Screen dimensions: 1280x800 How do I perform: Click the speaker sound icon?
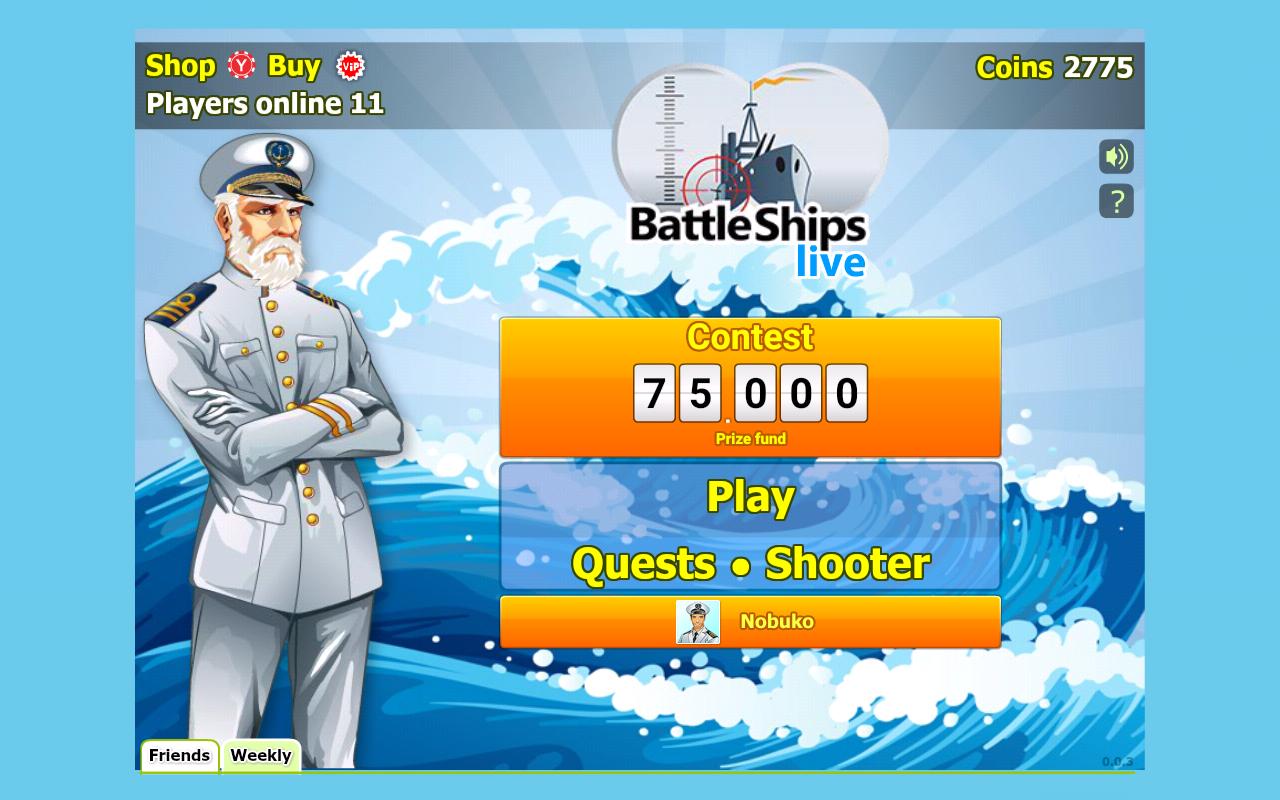click(x=1116, y=158)
